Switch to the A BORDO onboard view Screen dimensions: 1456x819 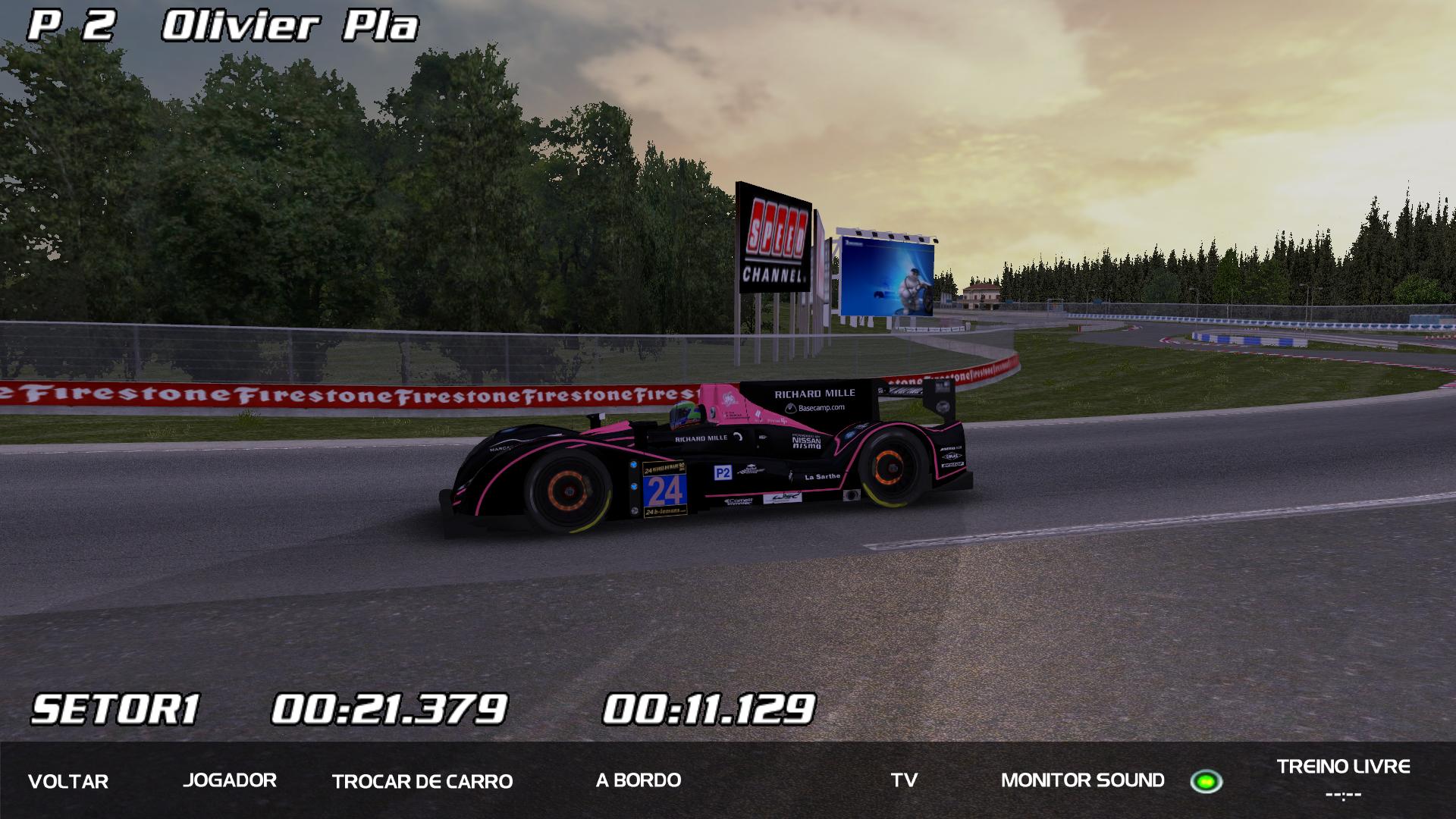(639, 780)
